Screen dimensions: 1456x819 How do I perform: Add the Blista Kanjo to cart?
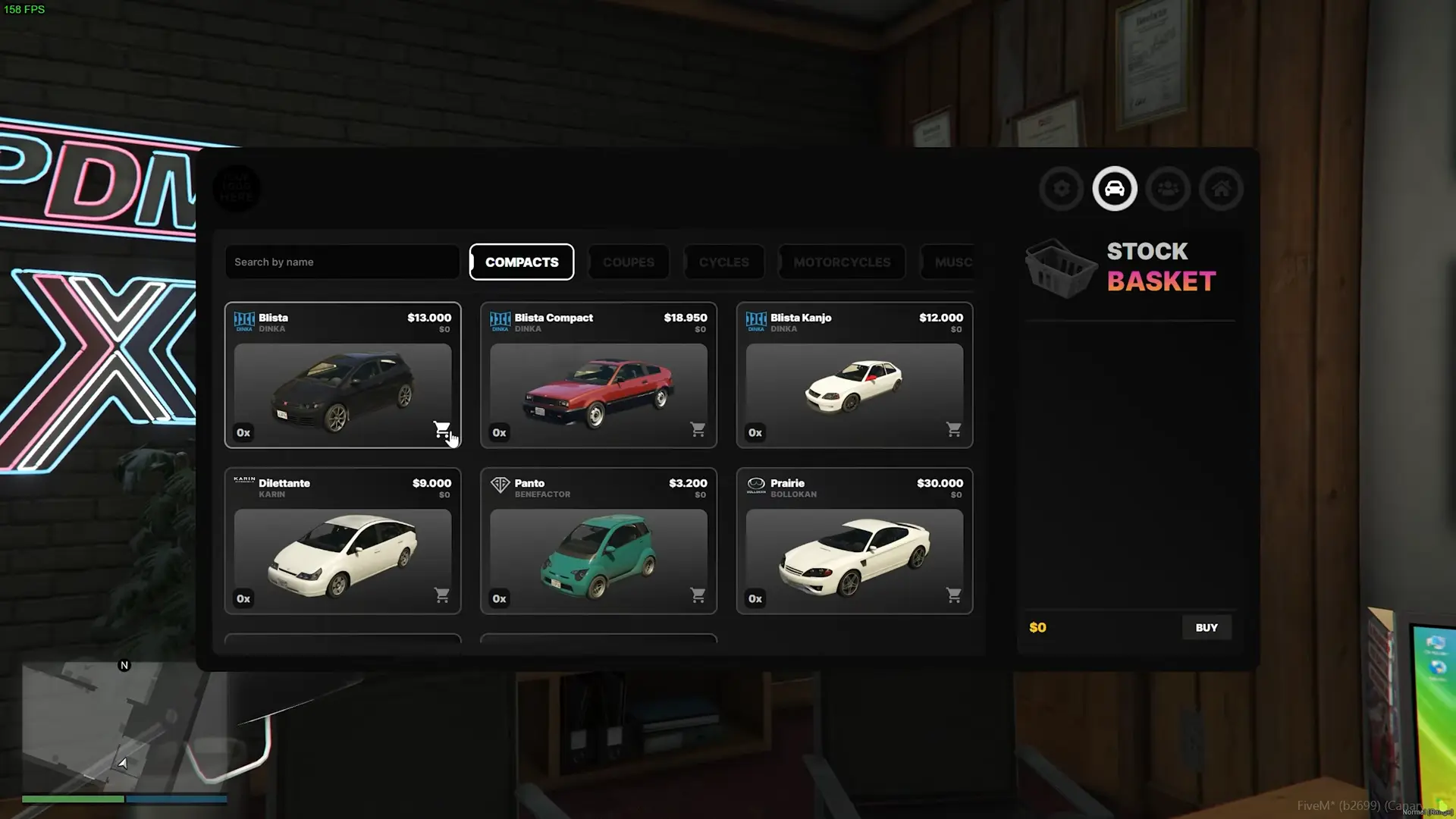coord(954,429)
